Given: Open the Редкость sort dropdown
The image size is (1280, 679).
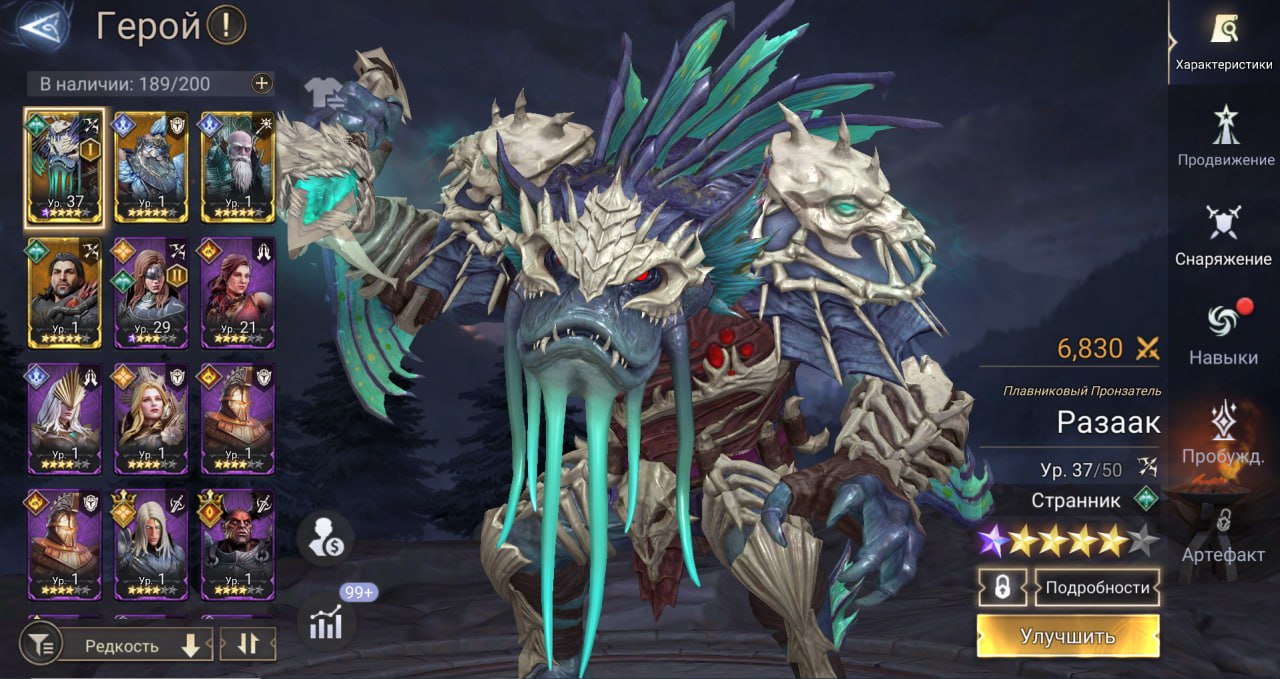Looking at the screenshot, I should (134, 646).
